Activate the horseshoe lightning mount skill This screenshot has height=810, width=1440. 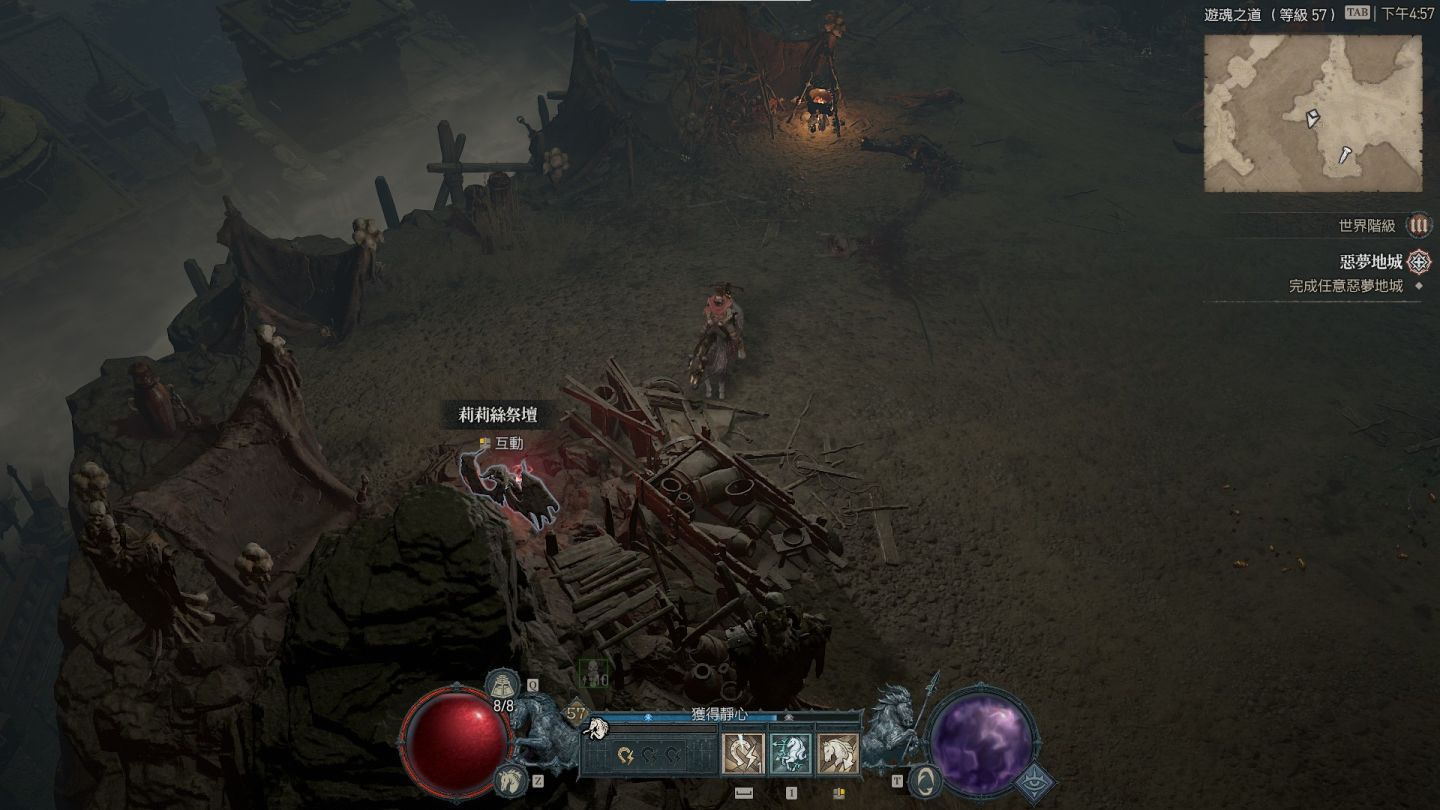(x=743, y=754)
